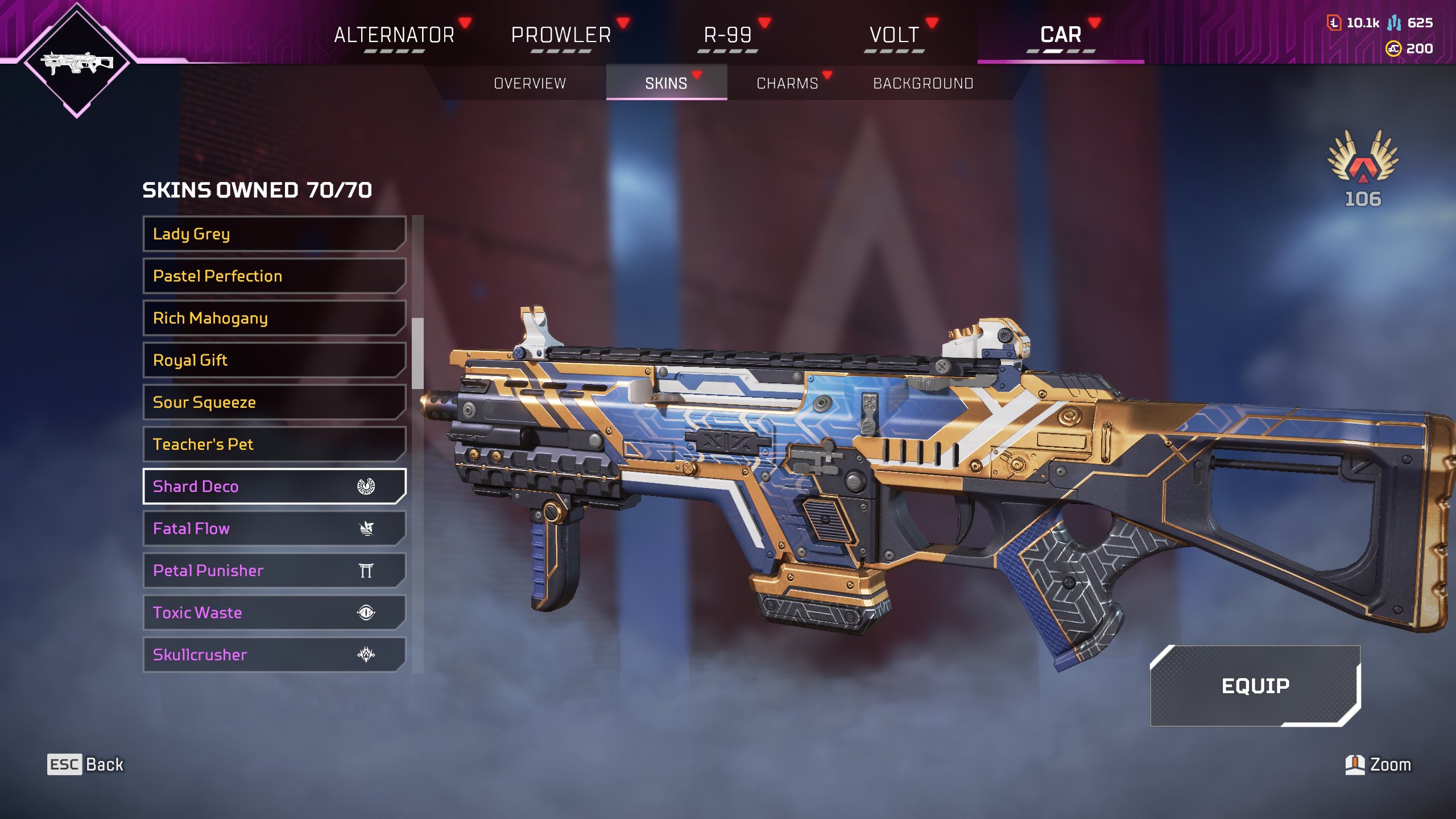Select the R-99 weapon tab
The width and height of the screenshot is (1456, 819).
(727, 35)
